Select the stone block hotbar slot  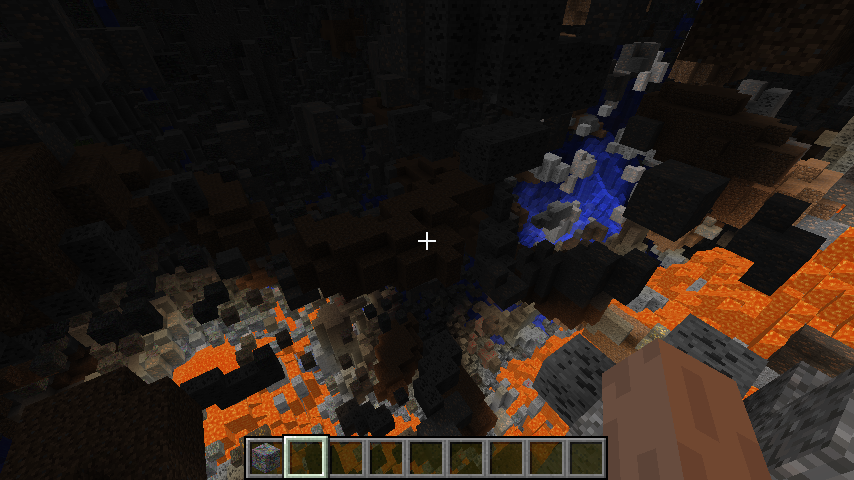[x=265, y=457]
